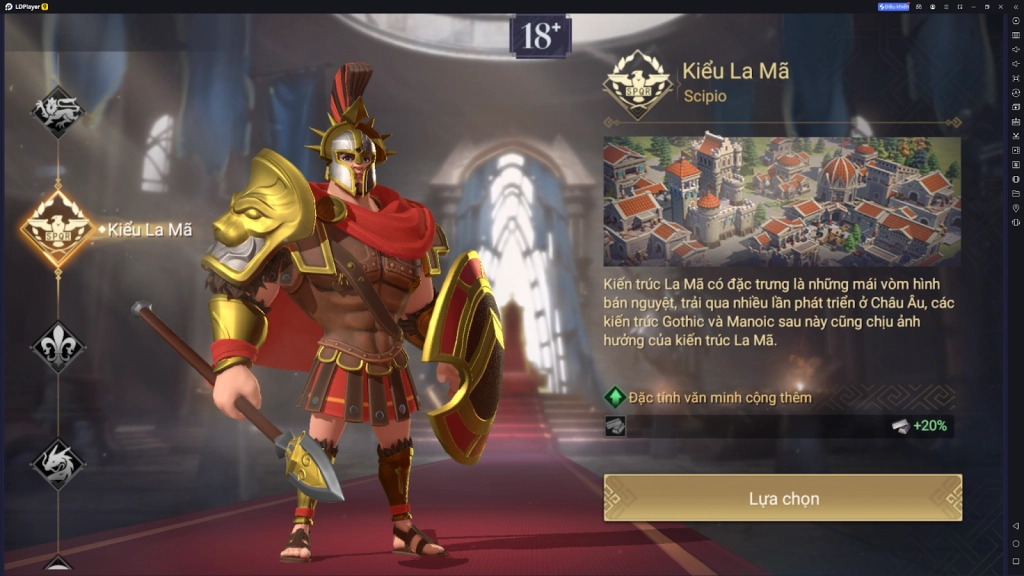Image resolution: width=1024 pixels, height=576 pixels.
Task: Choose the SPQR Roman civilization icon
Action: coord(58,229)
